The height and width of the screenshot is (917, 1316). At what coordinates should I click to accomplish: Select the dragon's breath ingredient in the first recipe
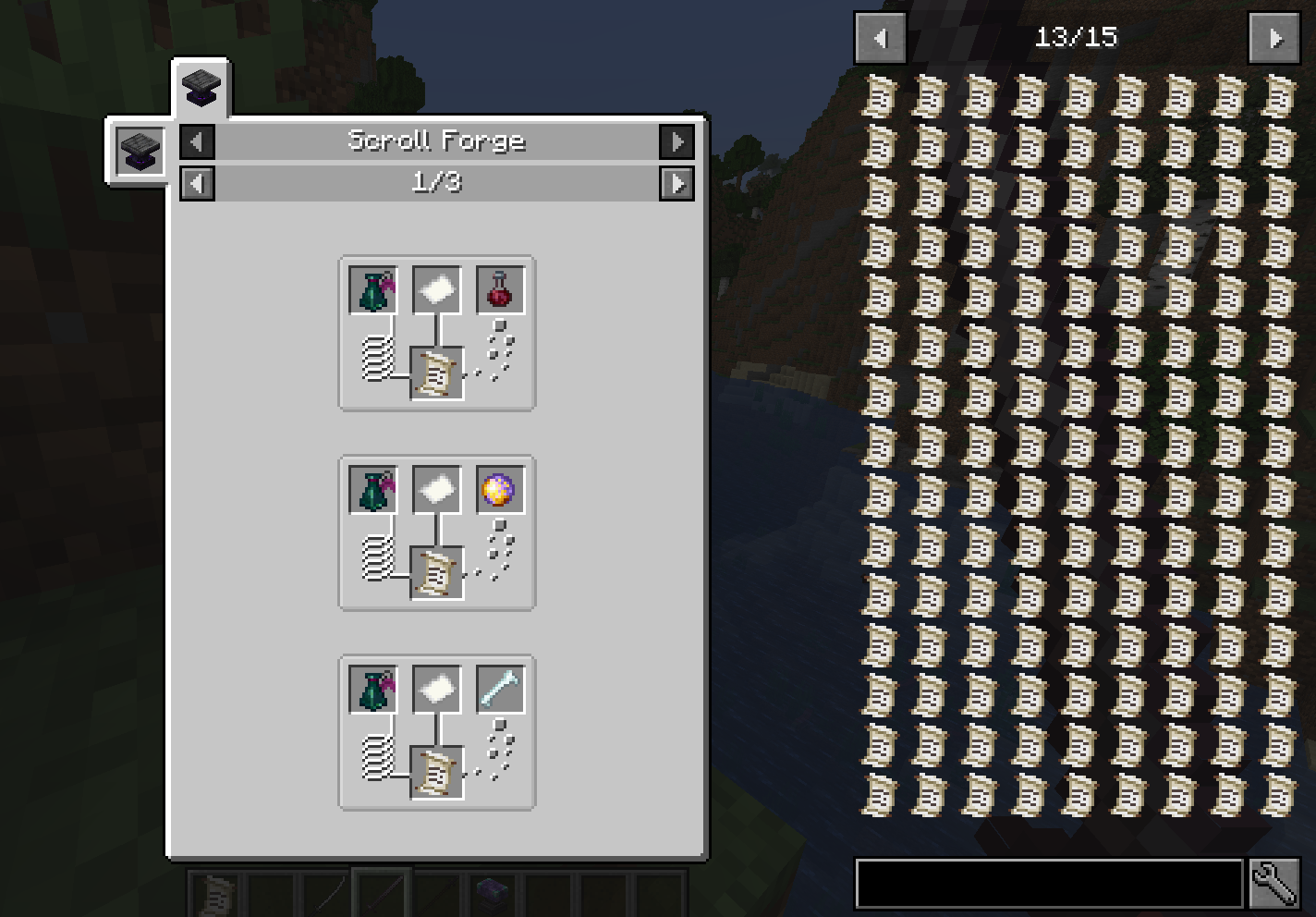372,289
